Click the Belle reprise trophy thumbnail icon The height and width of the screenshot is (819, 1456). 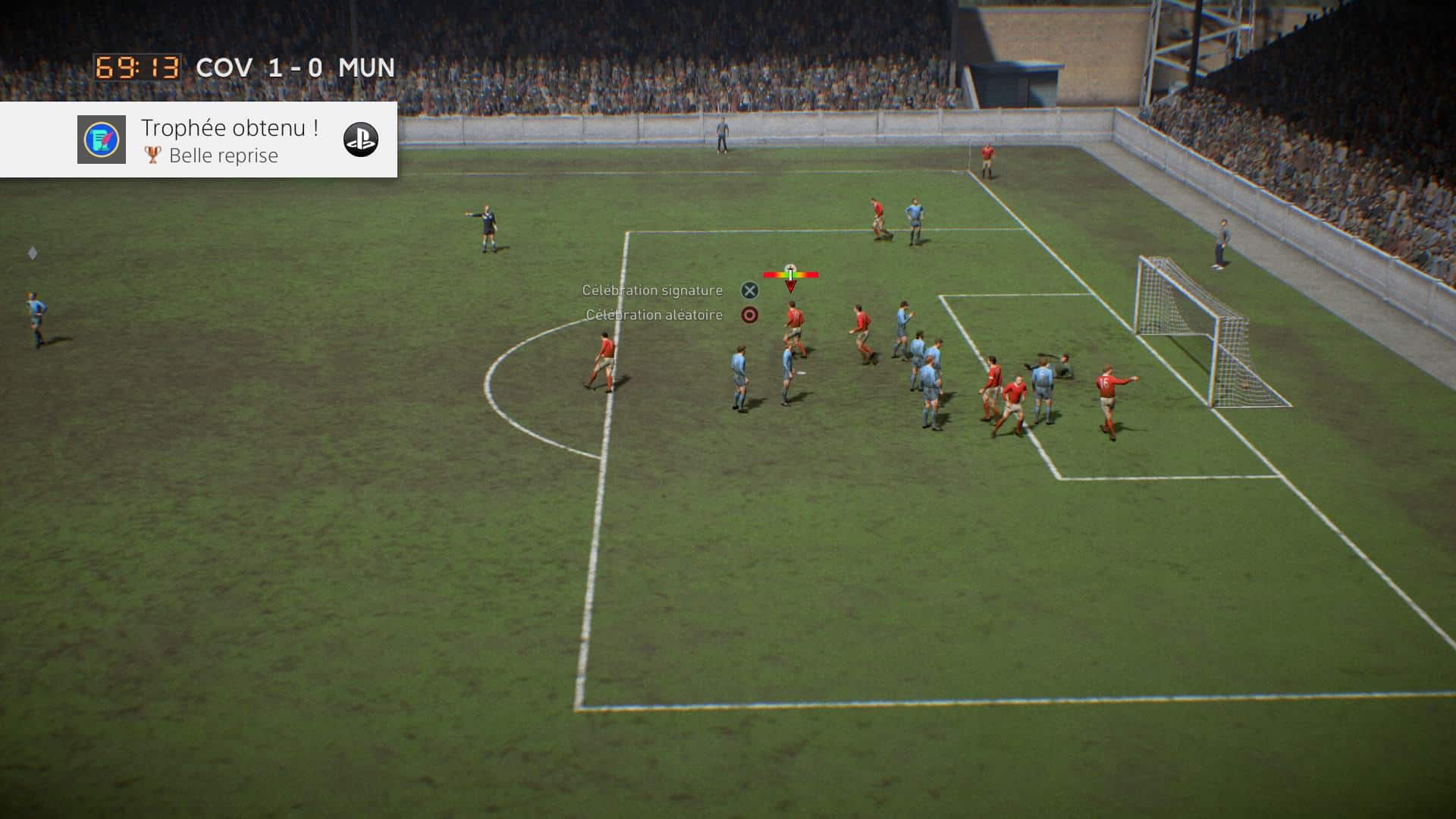coord(102,140)
